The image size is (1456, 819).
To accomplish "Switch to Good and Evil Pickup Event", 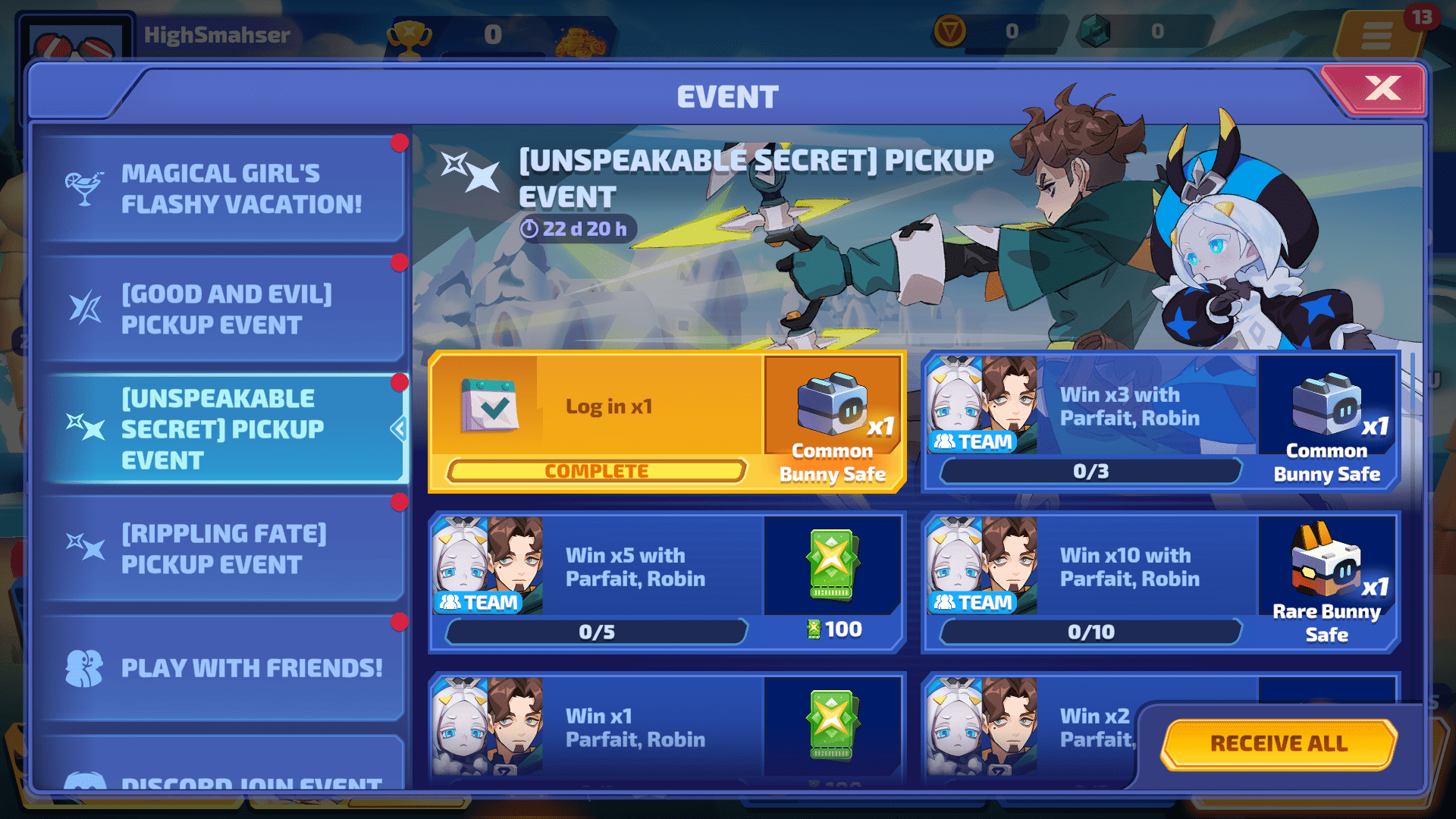I will tap(224, 309).
